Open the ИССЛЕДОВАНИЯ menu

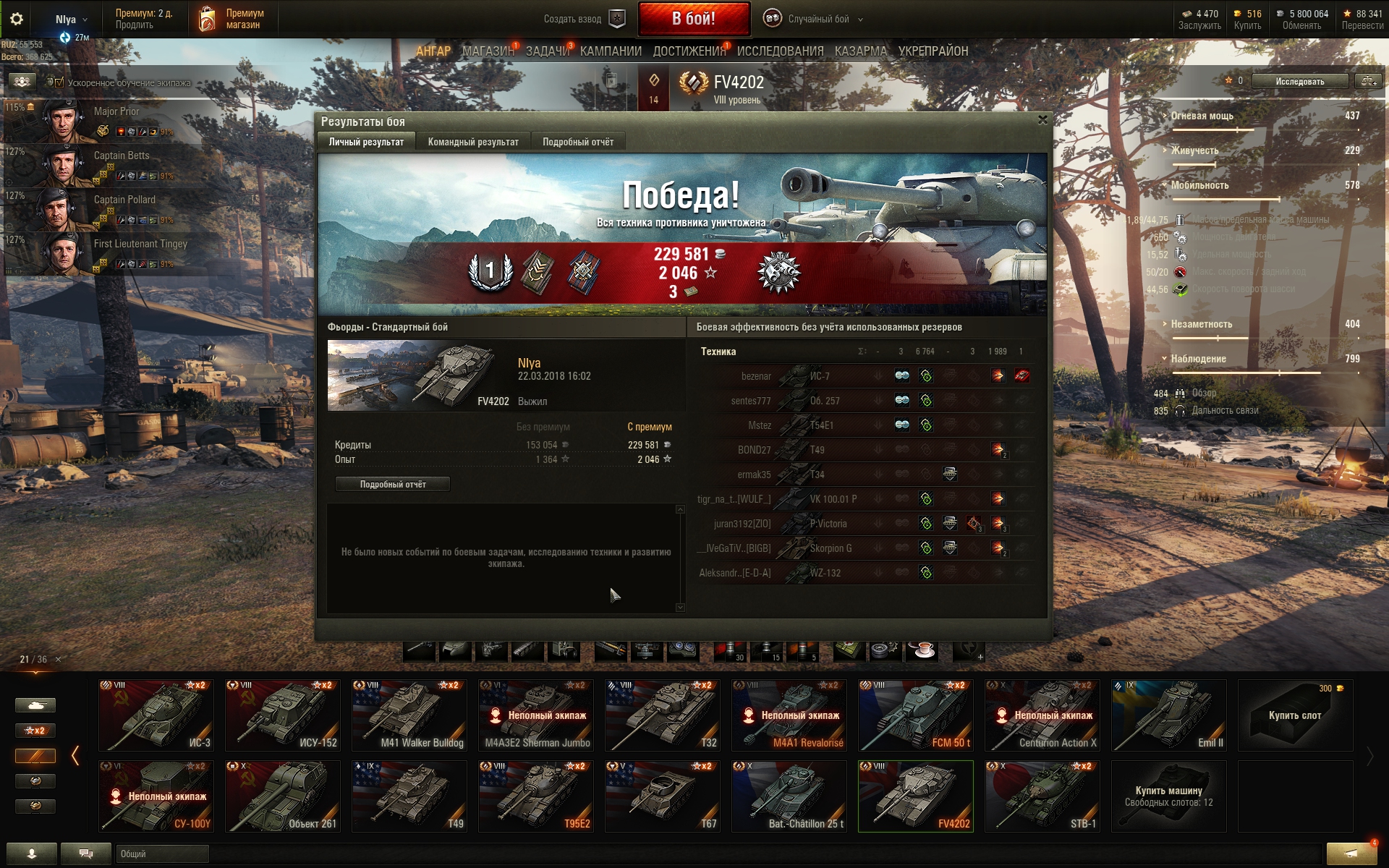780,51
